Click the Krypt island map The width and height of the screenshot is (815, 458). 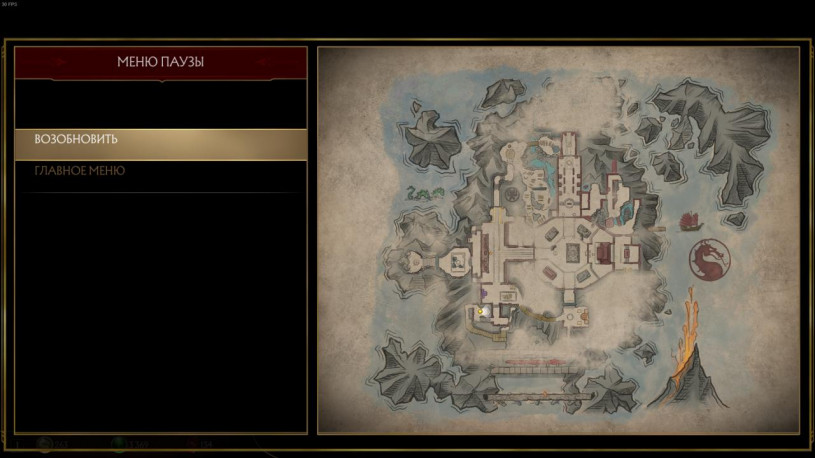(558, 240)
